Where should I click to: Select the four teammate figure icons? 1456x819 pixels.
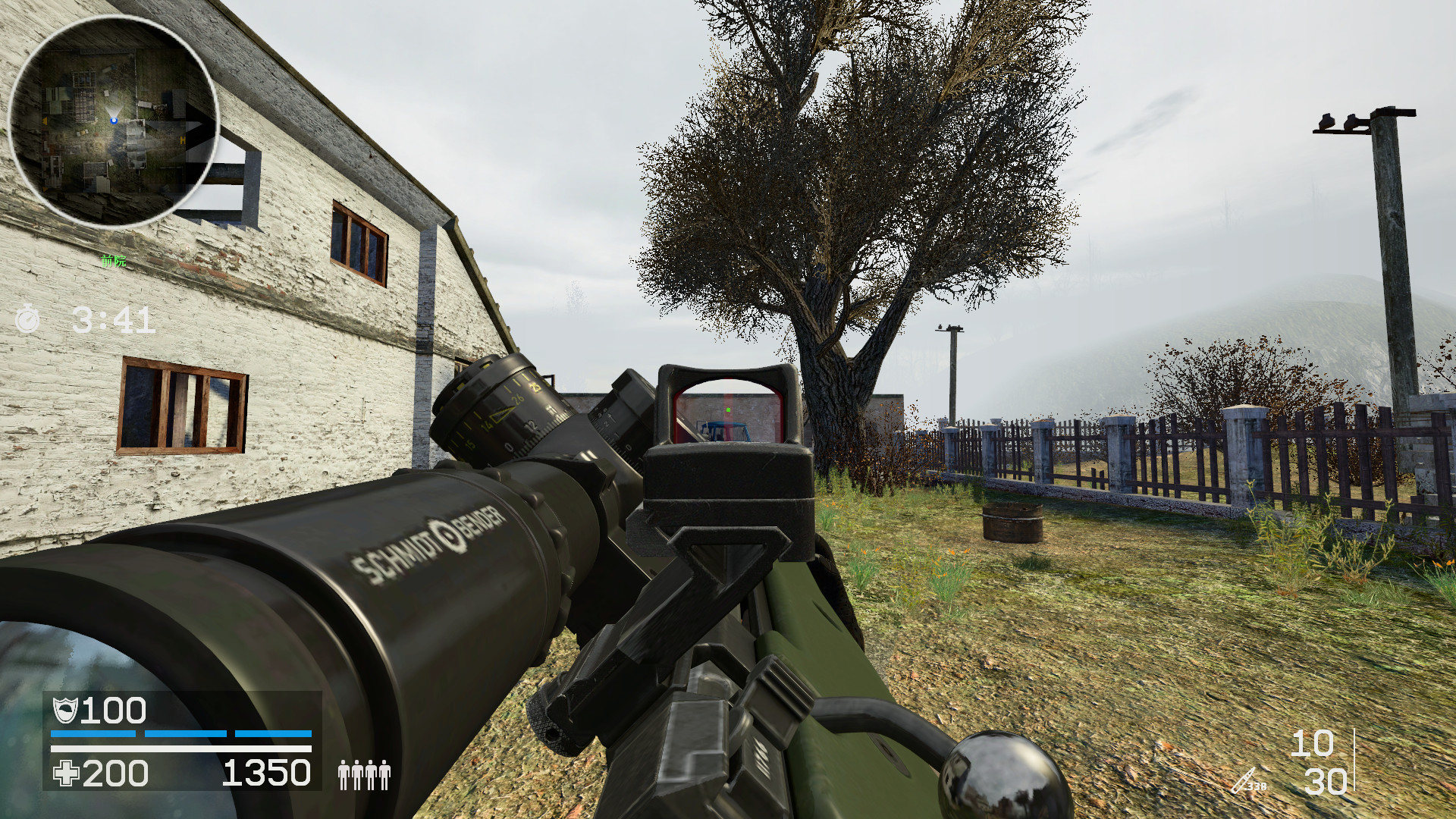[364, 775]
